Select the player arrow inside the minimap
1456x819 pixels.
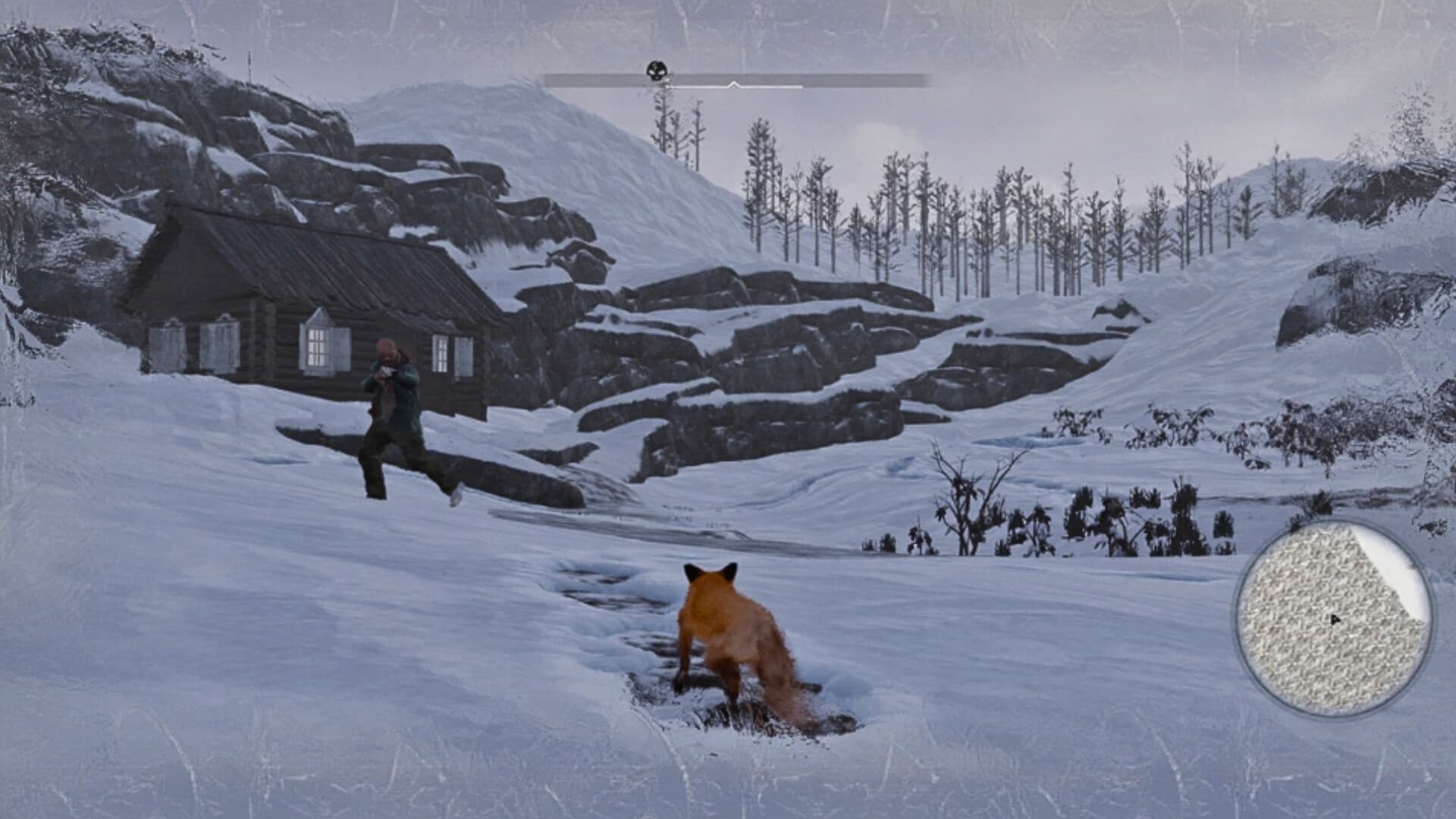click(1336, 618)
